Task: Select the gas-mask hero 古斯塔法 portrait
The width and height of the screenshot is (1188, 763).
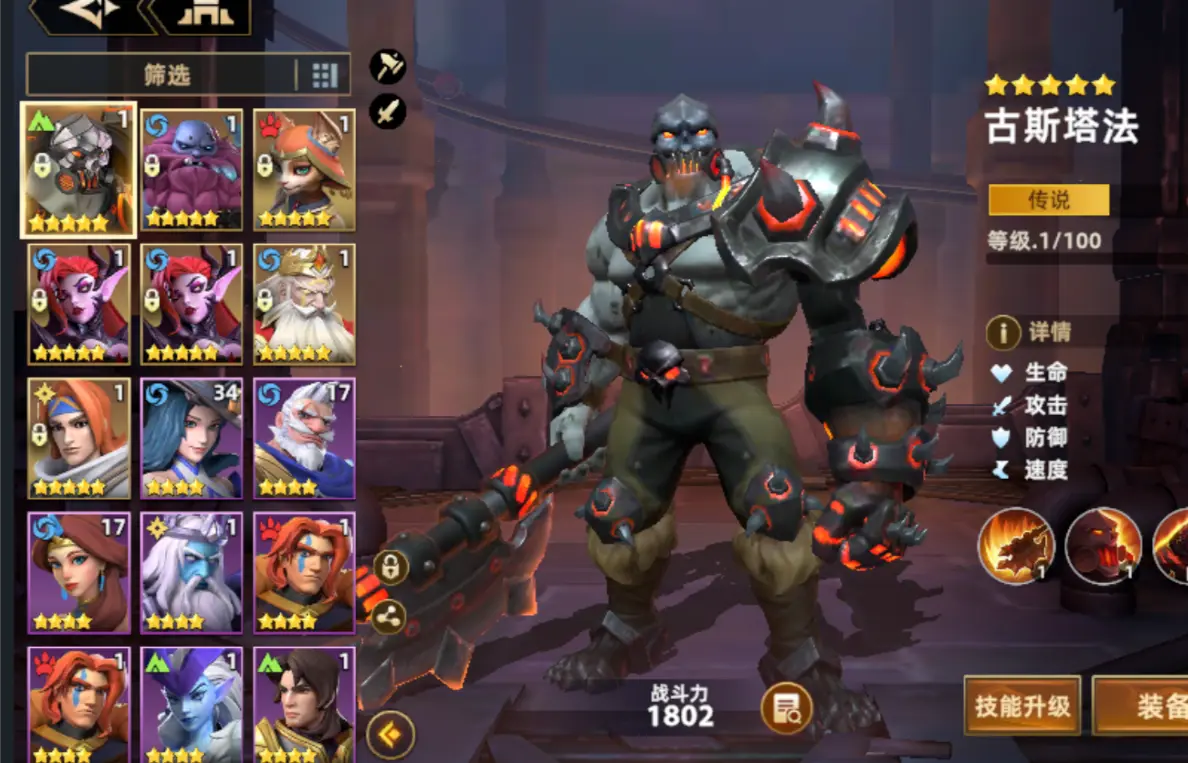Action: (78, 170)
